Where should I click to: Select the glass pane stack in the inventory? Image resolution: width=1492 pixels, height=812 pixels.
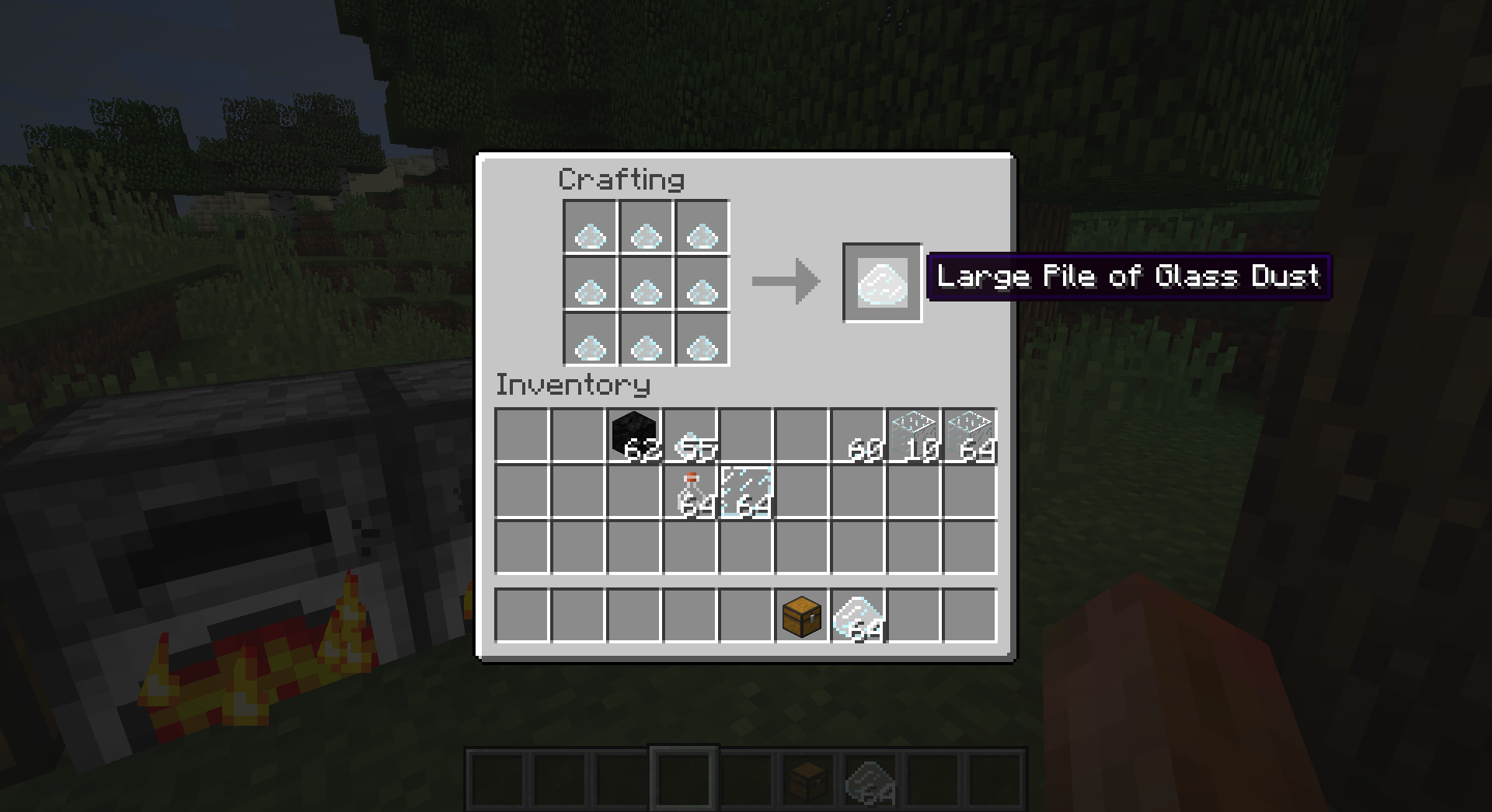pos(744,490)
